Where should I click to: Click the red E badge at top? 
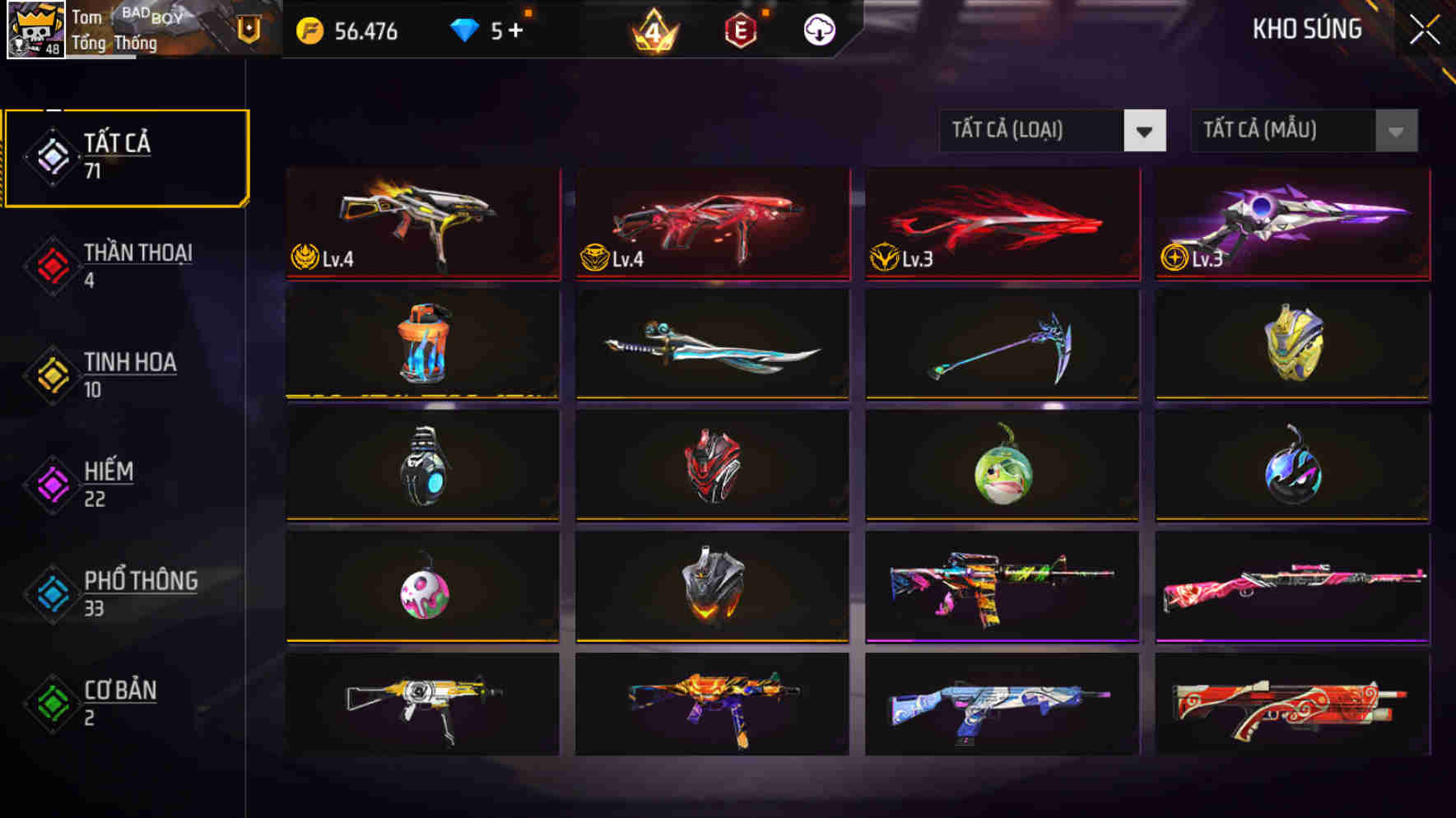(x=739, y=31)
